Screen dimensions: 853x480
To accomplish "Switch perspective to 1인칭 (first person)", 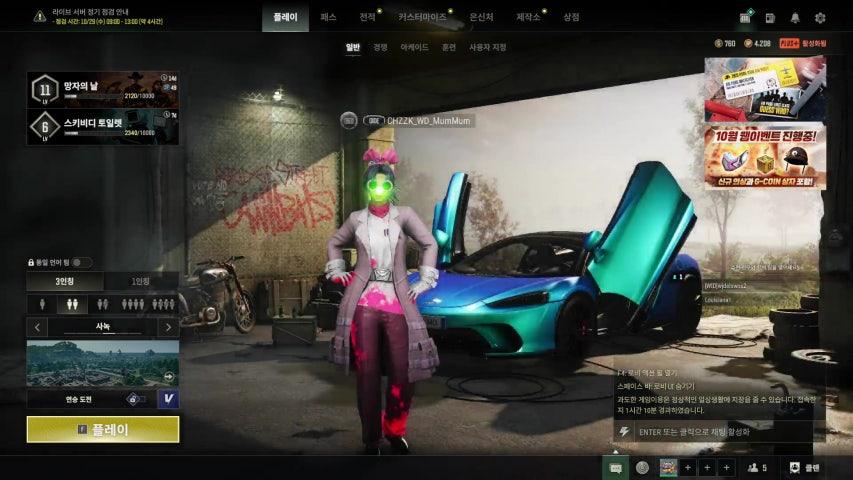I will point(141,281).
